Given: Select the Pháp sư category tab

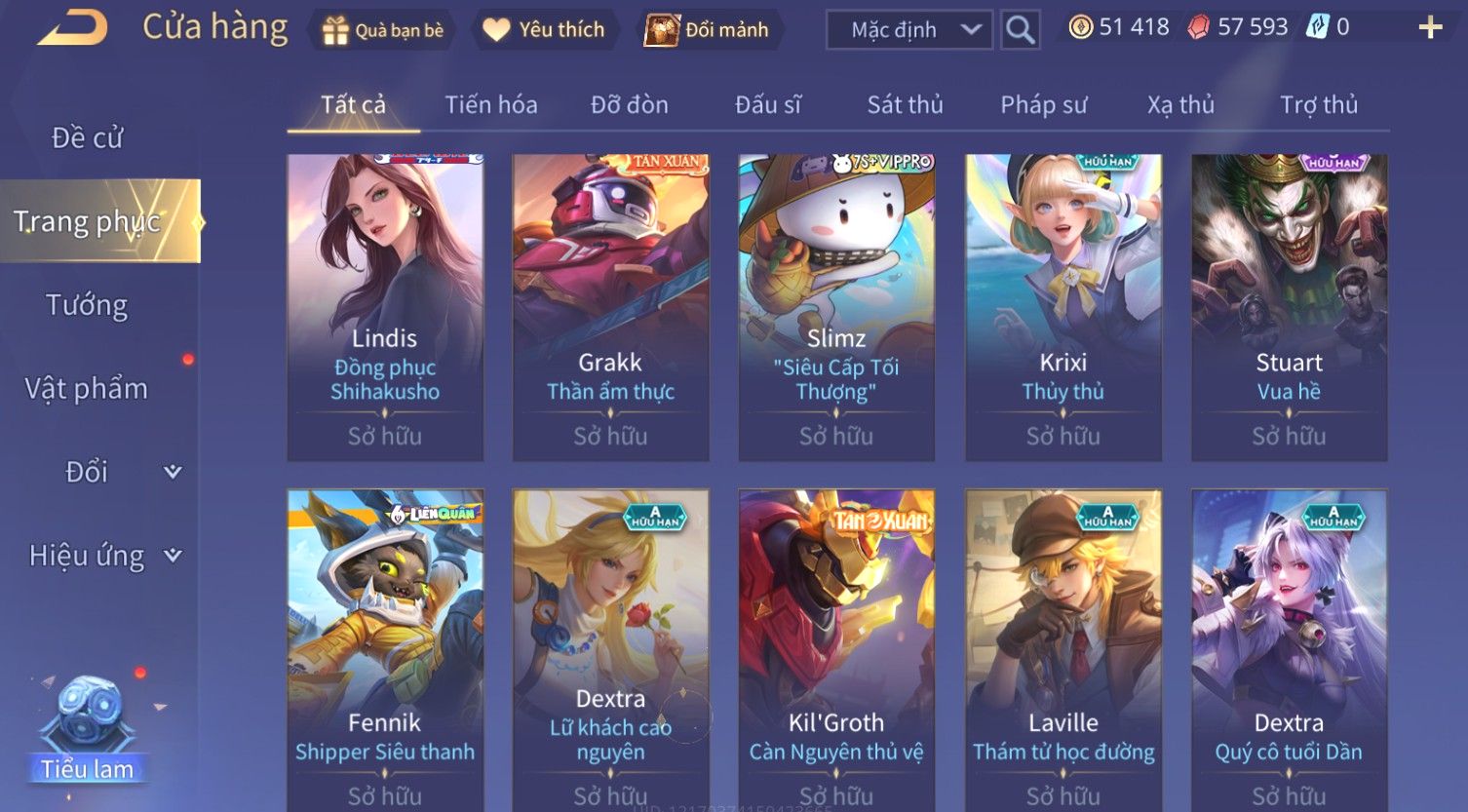Looking at the screenshot, I should [x=1043, y=104].
